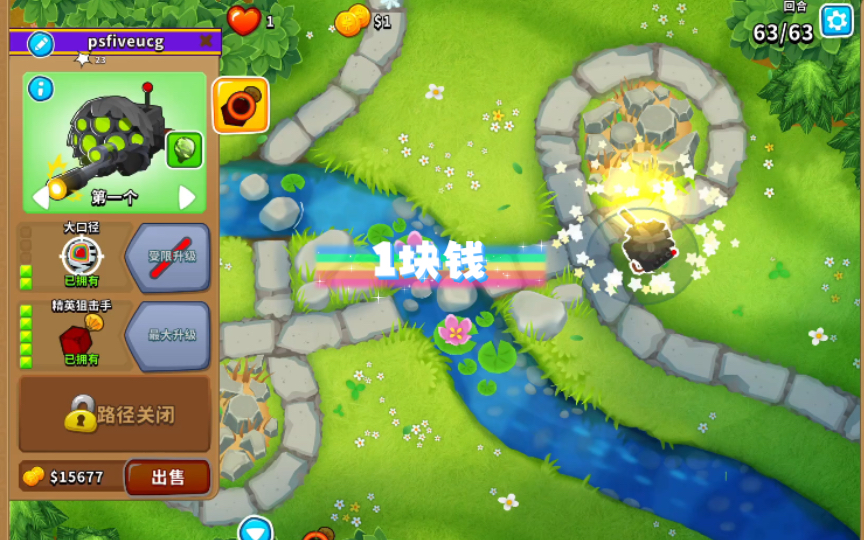Click the green camo special button
The width and height of the screenshot is (864, 540).
(x=184, y=150)
